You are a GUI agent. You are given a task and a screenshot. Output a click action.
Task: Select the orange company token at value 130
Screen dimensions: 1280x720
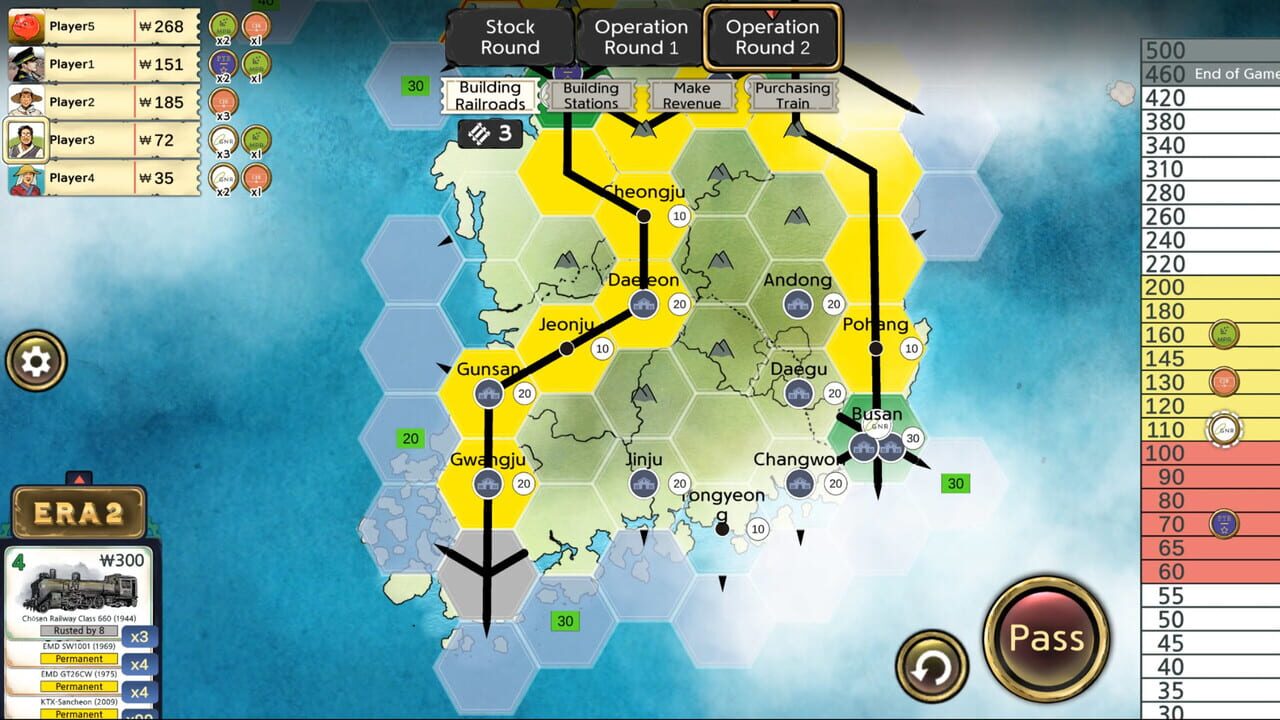(1223, 380)
